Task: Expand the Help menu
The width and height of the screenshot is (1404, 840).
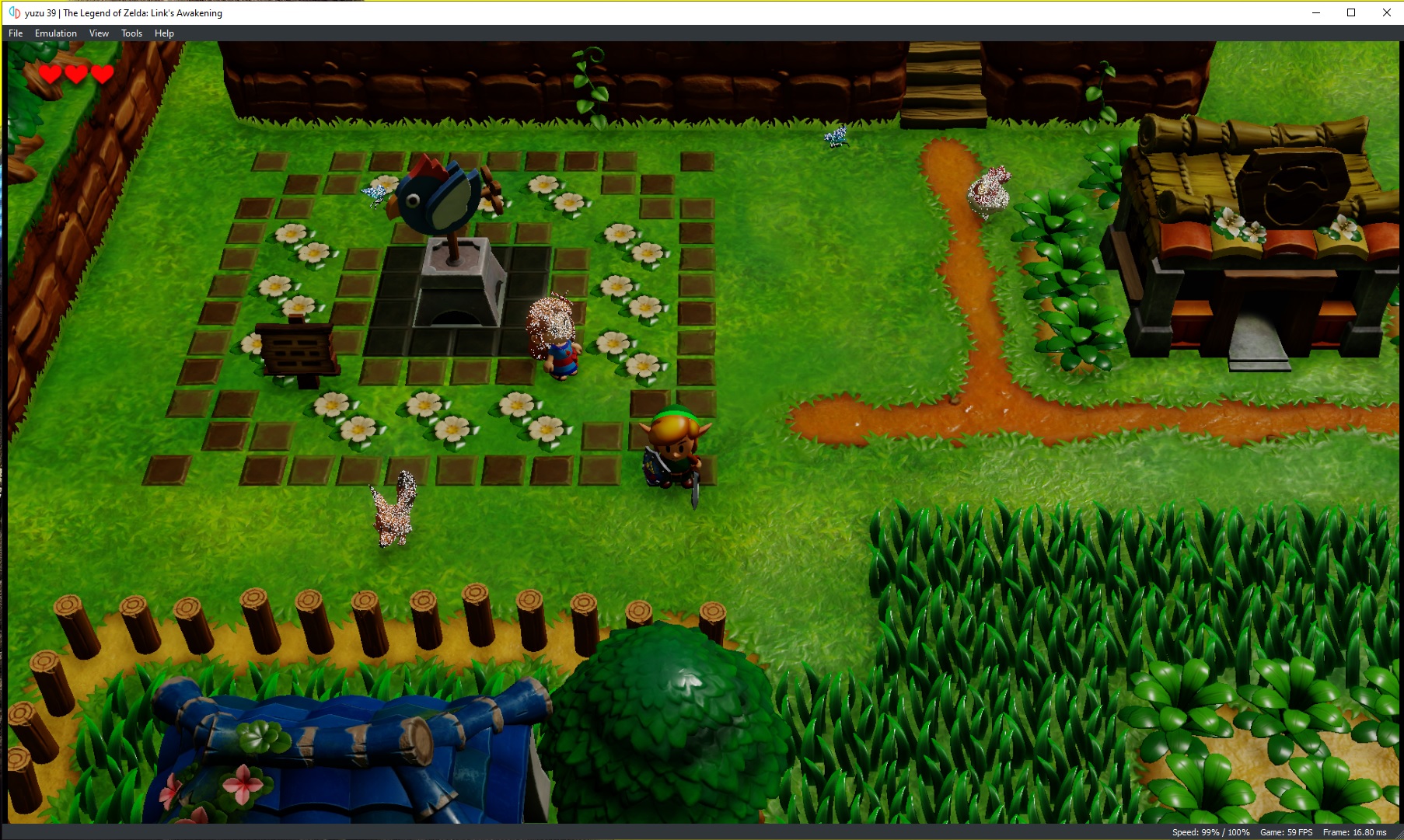Action: [163, 33]
